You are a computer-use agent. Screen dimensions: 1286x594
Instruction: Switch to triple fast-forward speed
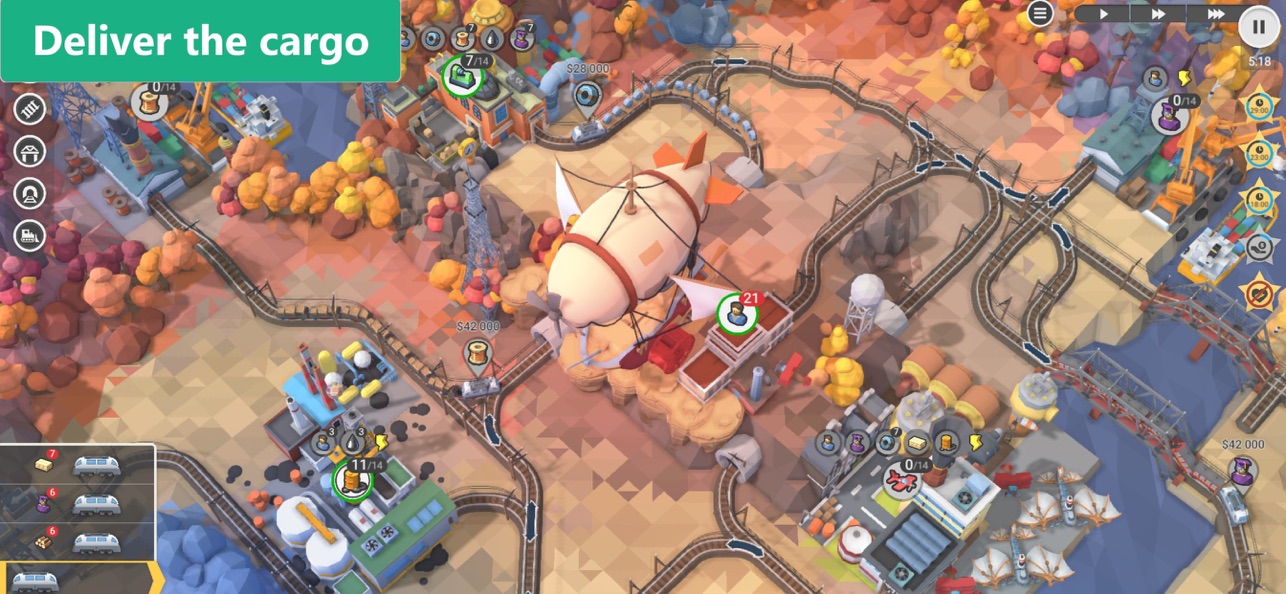[1216, 14]
